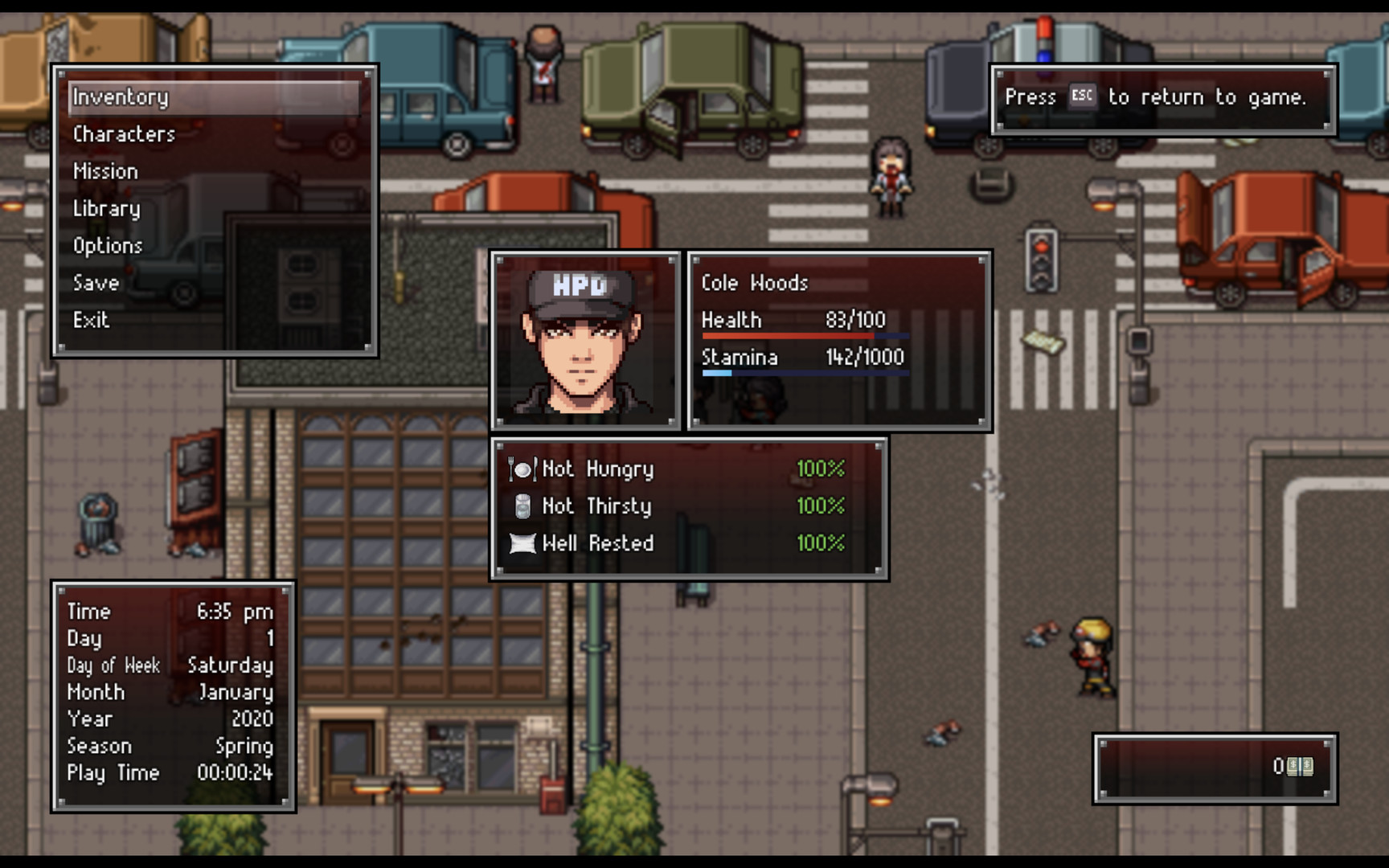Open the Inventory menu entry
Screen dimensions: 1389x868
click(x=120, y=97)
